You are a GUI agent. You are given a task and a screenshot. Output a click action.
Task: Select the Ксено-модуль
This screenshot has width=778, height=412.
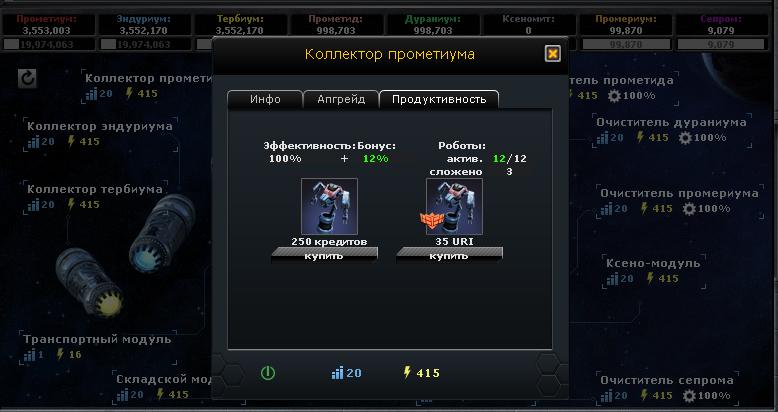(652, 263)
